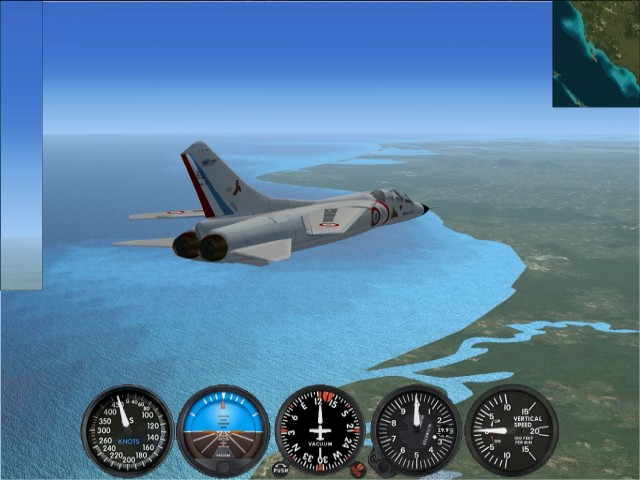The image size is (640, 480).
Task: Click the vertical speed indicator gauge
Action: click(x=511, y=430)
